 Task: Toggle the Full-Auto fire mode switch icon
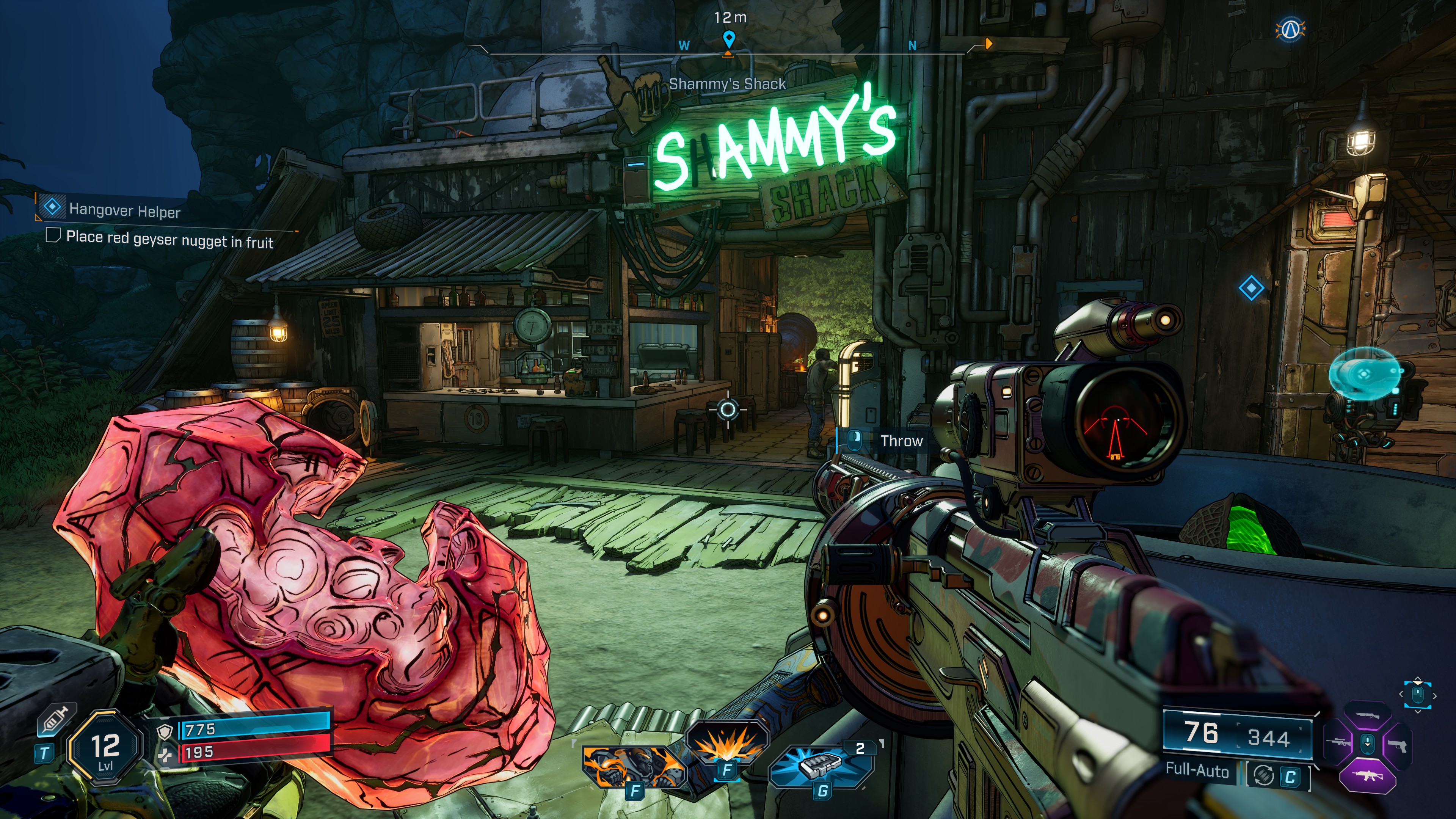1263,775
